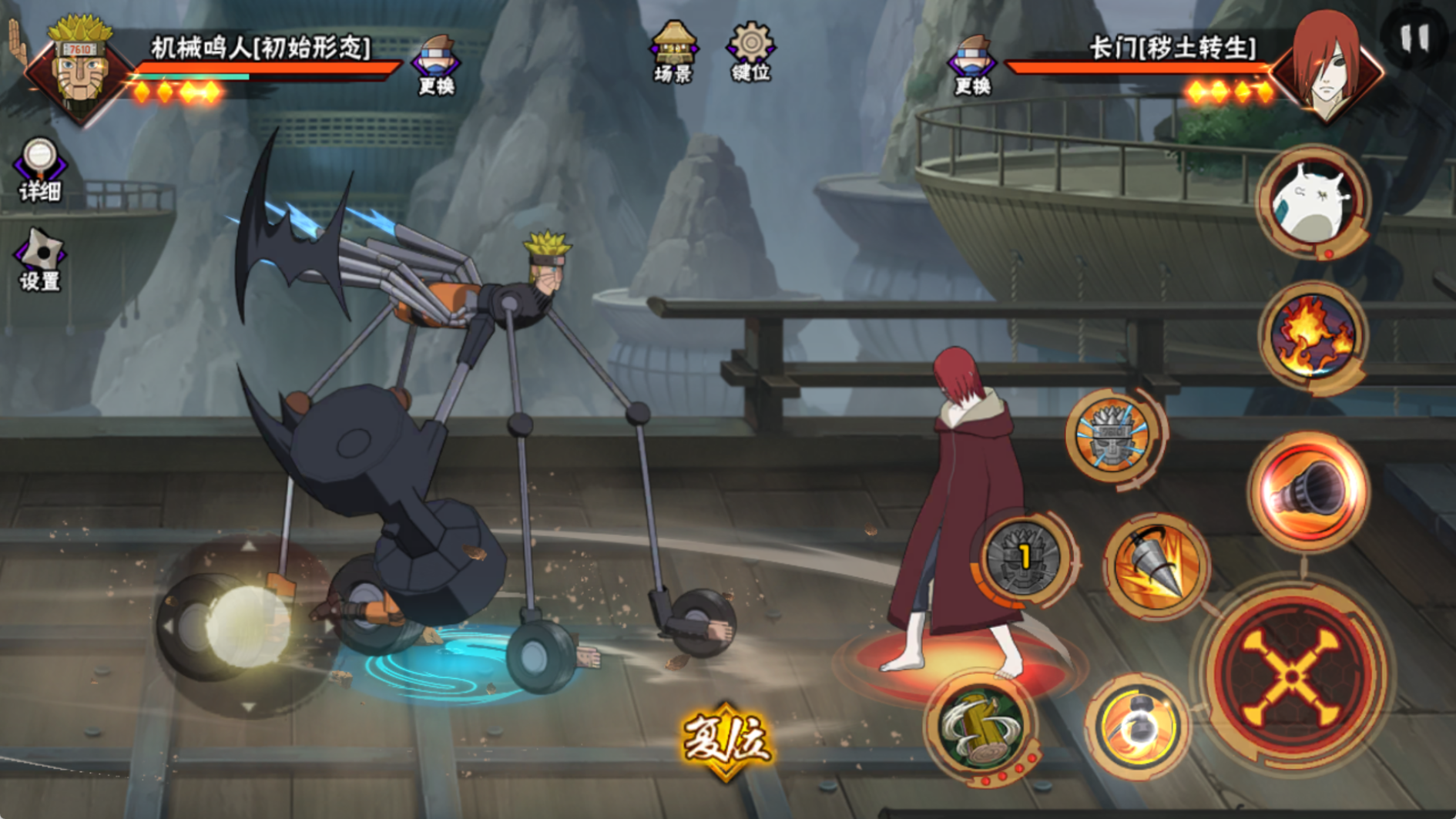Open the 设置 settings menu

pyautogui.click(x=39, y=259)
